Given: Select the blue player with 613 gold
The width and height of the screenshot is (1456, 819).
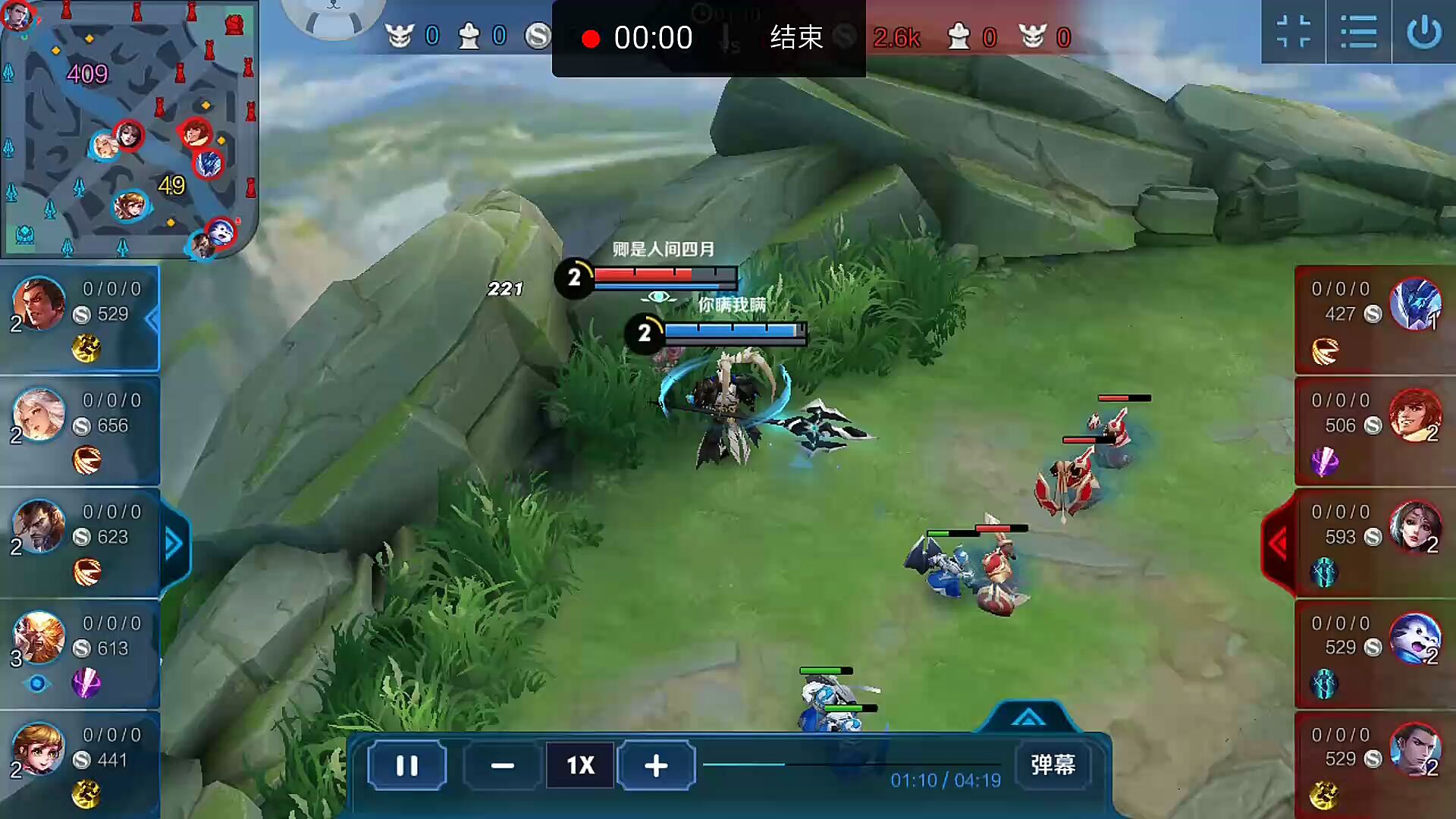Looking at the screenshot, I should (80, 653).
